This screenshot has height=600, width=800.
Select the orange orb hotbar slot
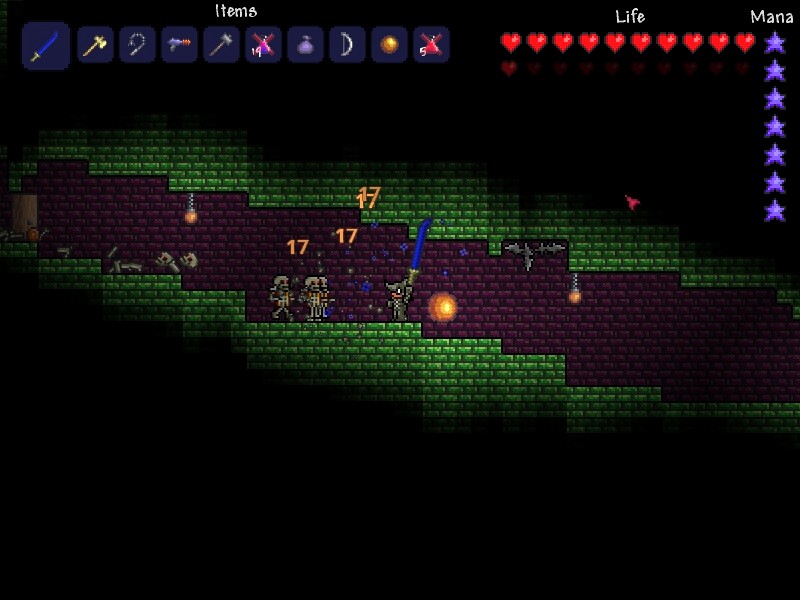pos(389,45)
